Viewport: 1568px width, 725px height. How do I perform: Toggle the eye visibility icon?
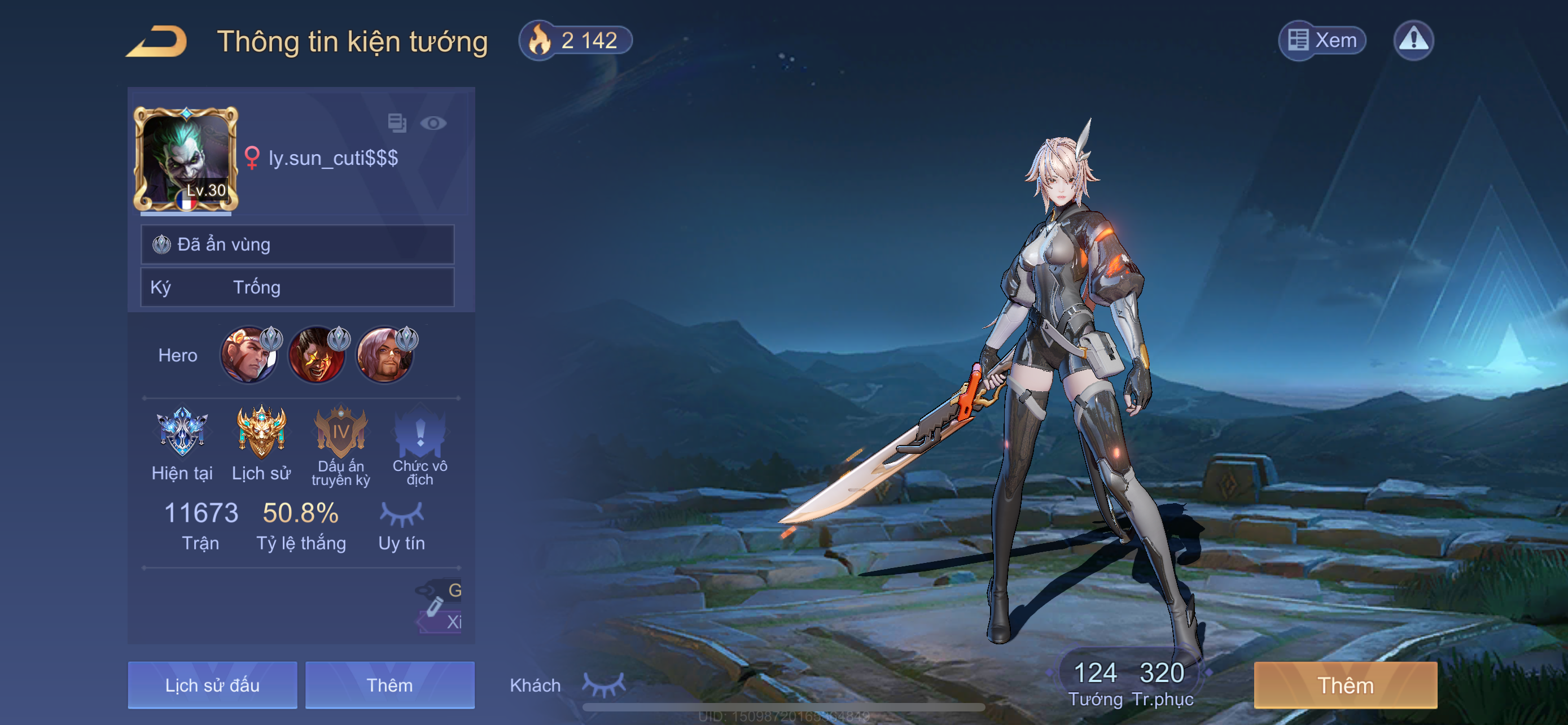click(x=433, y=124)
